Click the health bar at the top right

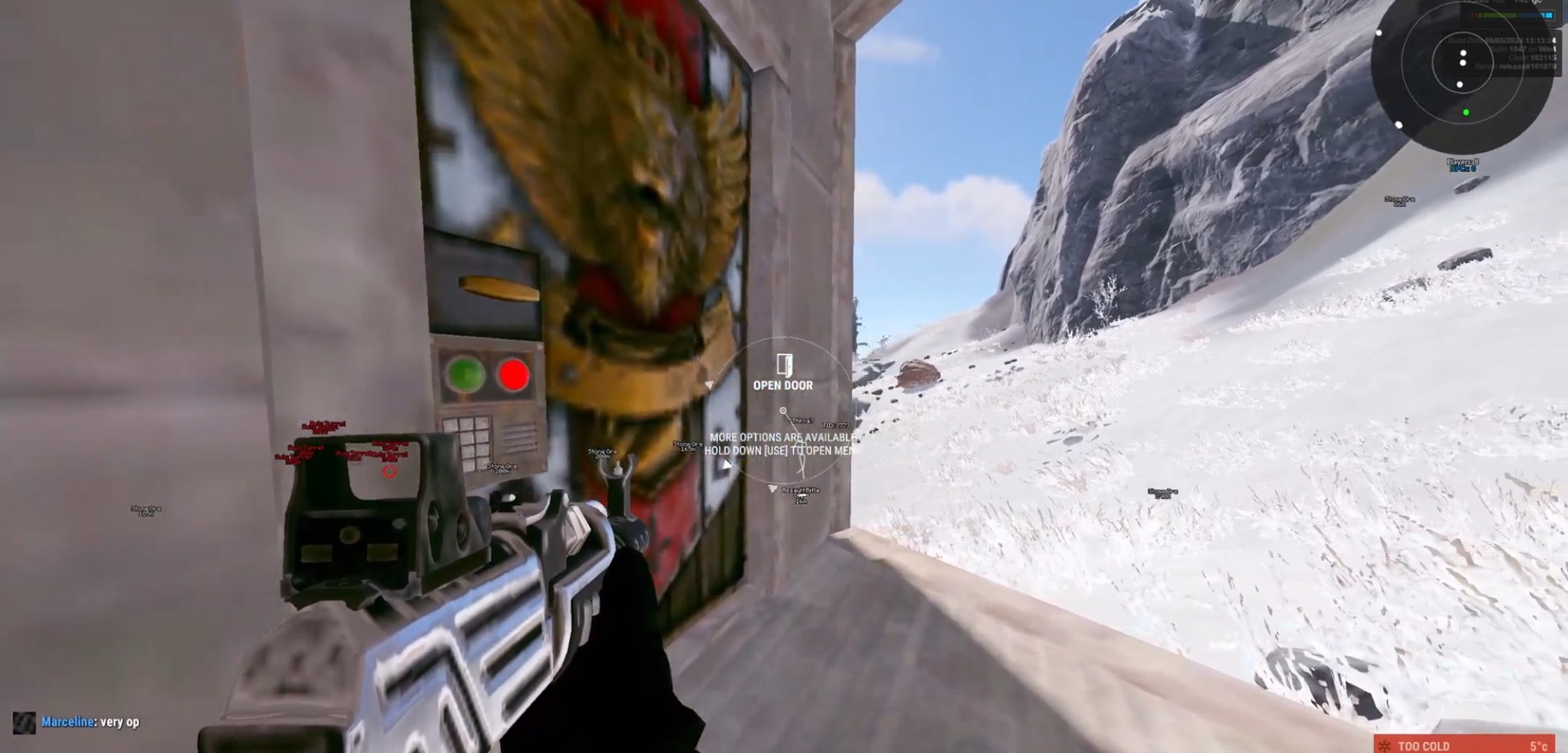(1512, 15)
